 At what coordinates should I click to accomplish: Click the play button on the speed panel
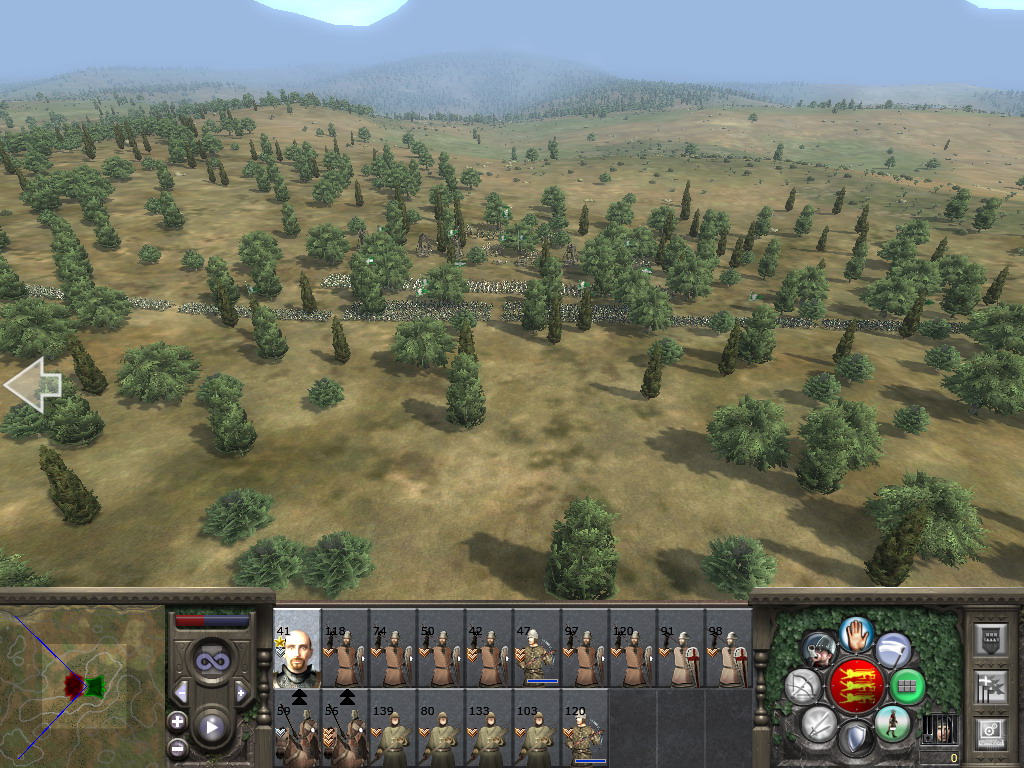212,727
